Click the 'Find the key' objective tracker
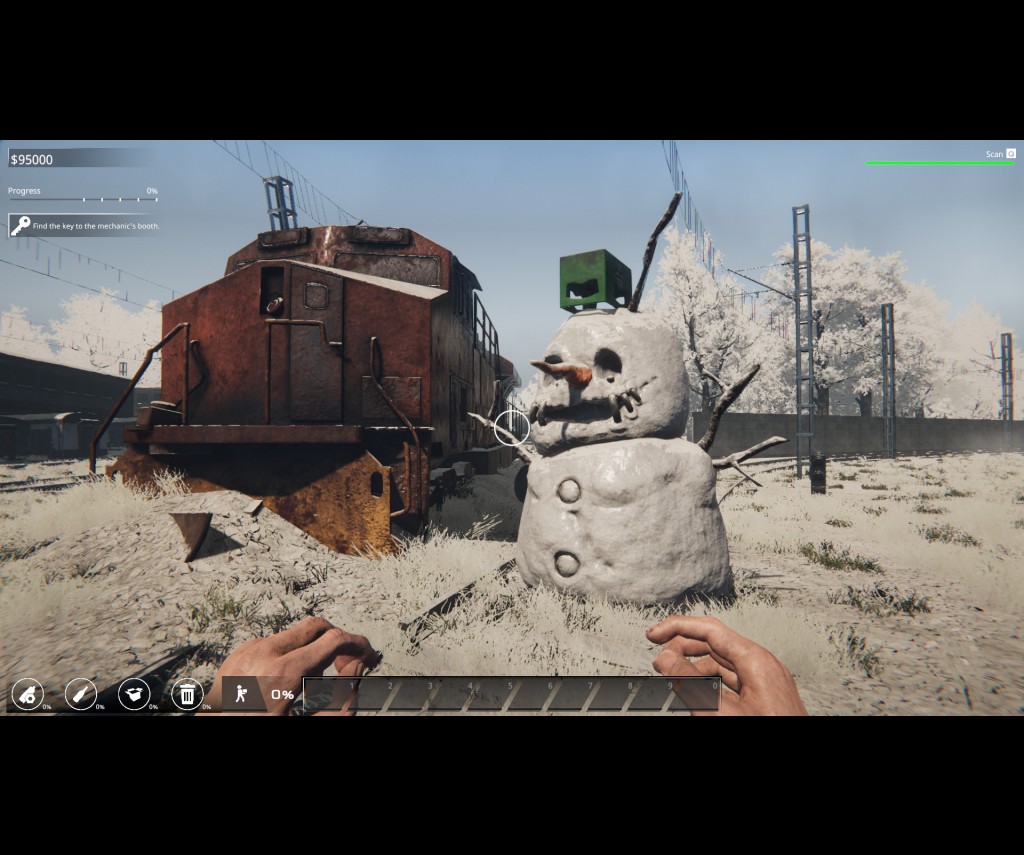 tap(85, 226)
